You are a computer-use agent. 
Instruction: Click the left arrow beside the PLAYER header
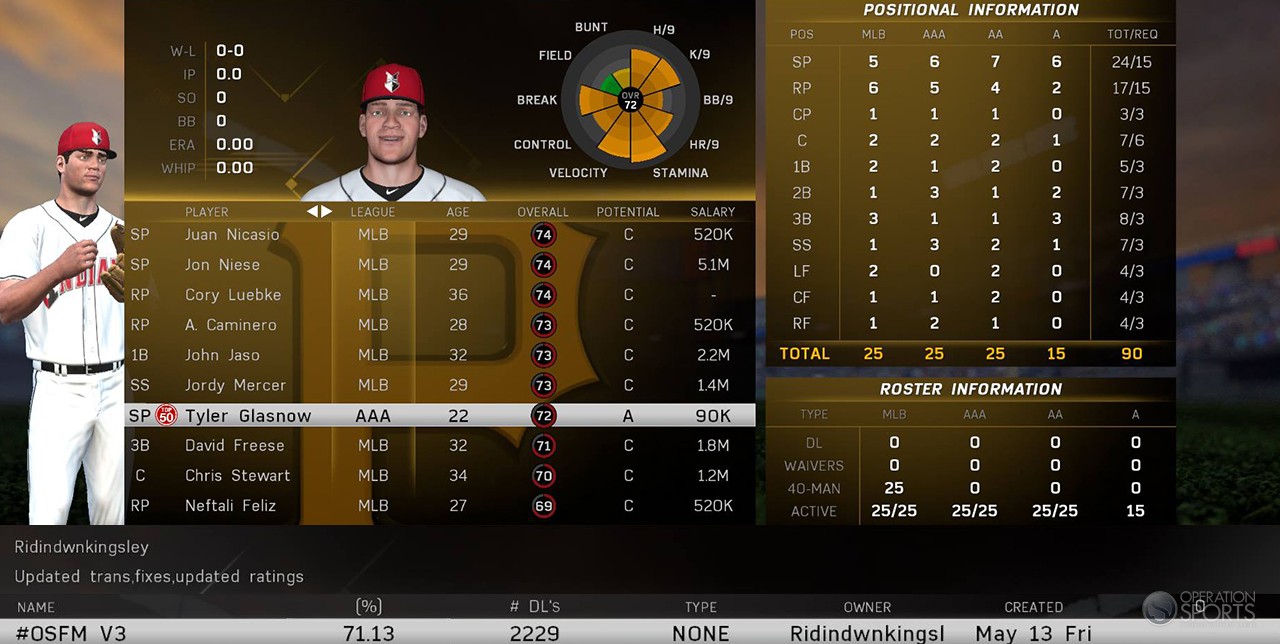(x=312, y=211)
